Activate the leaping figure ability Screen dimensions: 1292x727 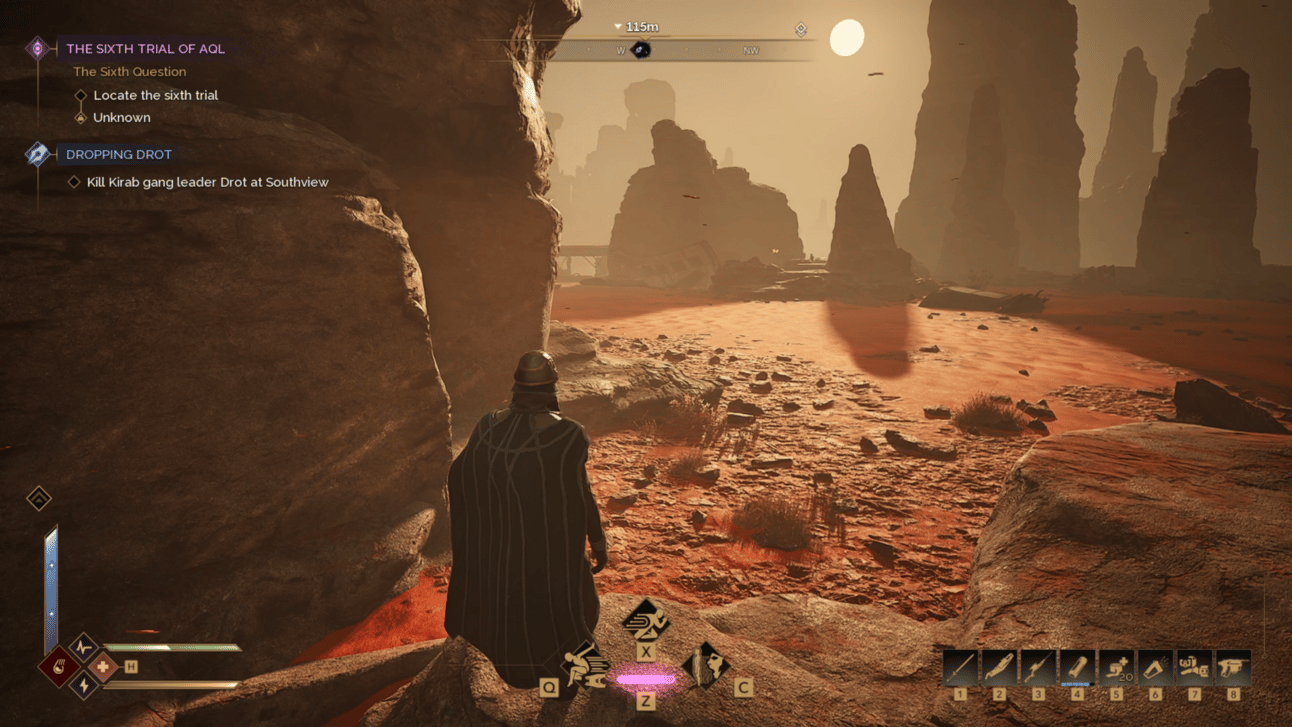coord(585,665)
